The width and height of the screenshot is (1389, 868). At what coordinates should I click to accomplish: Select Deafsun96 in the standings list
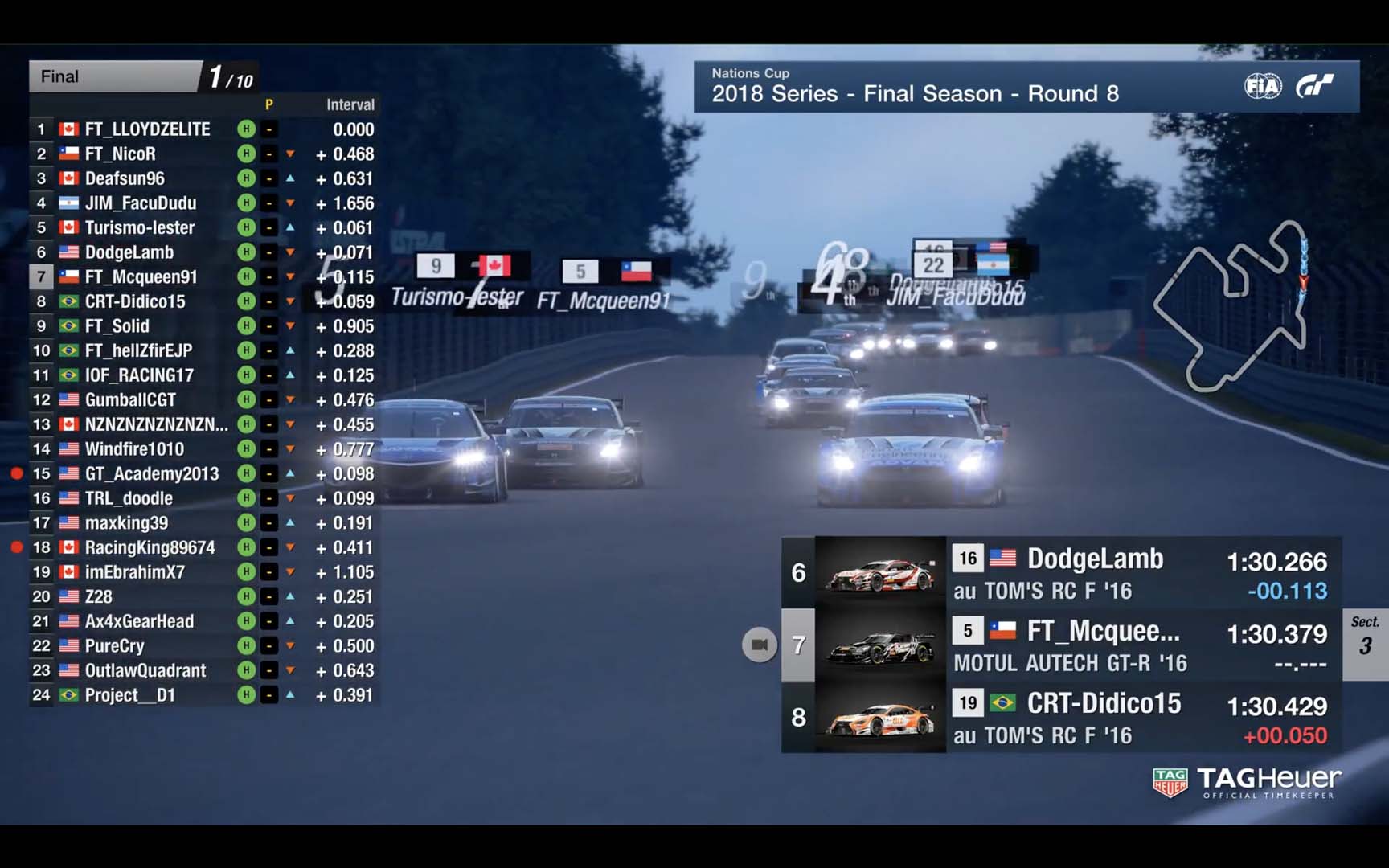125,178
